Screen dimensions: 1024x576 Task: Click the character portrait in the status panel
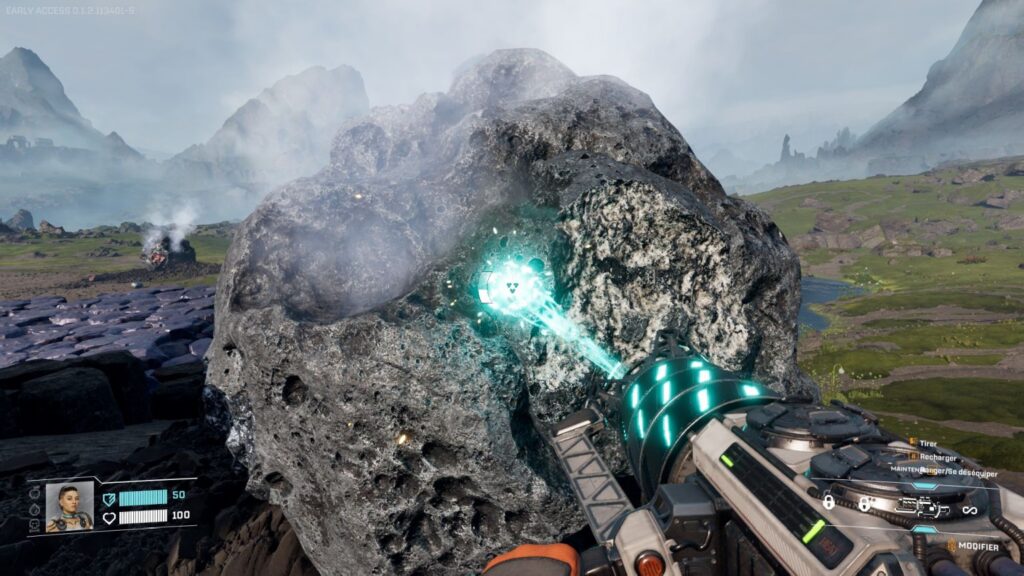click(x=69, y=507)
